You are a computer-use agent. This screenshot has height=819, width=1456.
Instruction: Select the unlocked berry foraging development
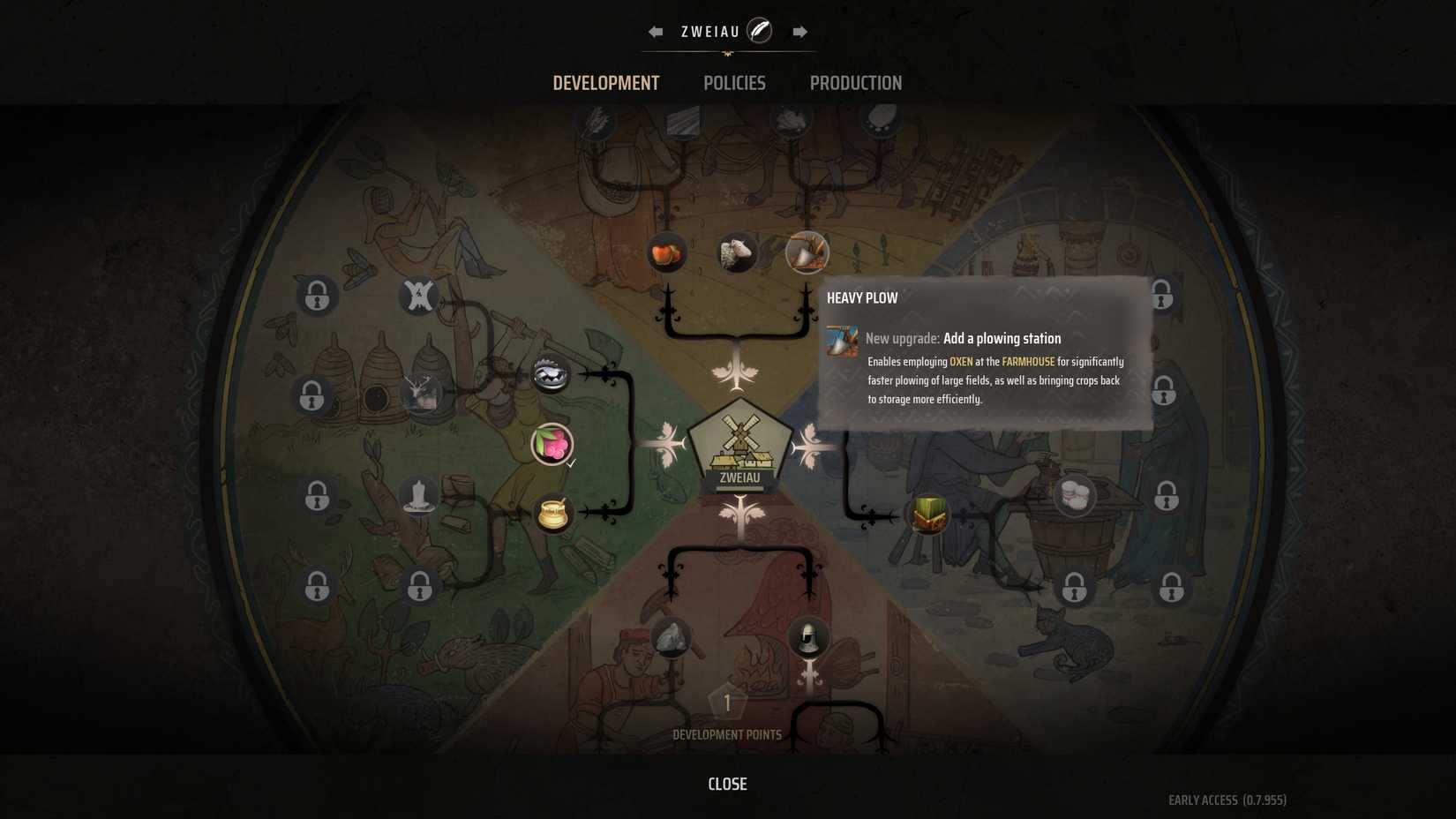(x=551, y=446)
